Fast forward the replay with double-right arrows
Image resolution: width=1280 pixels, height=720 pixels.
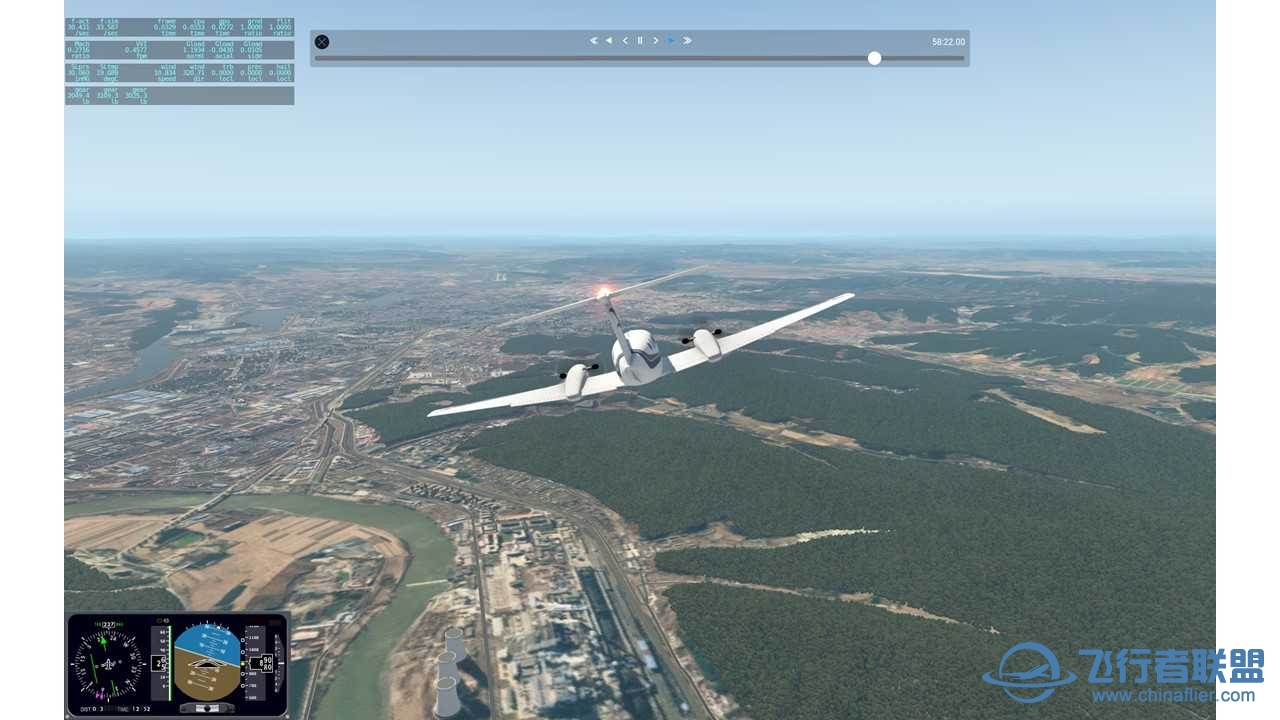(x=687, y=41)
